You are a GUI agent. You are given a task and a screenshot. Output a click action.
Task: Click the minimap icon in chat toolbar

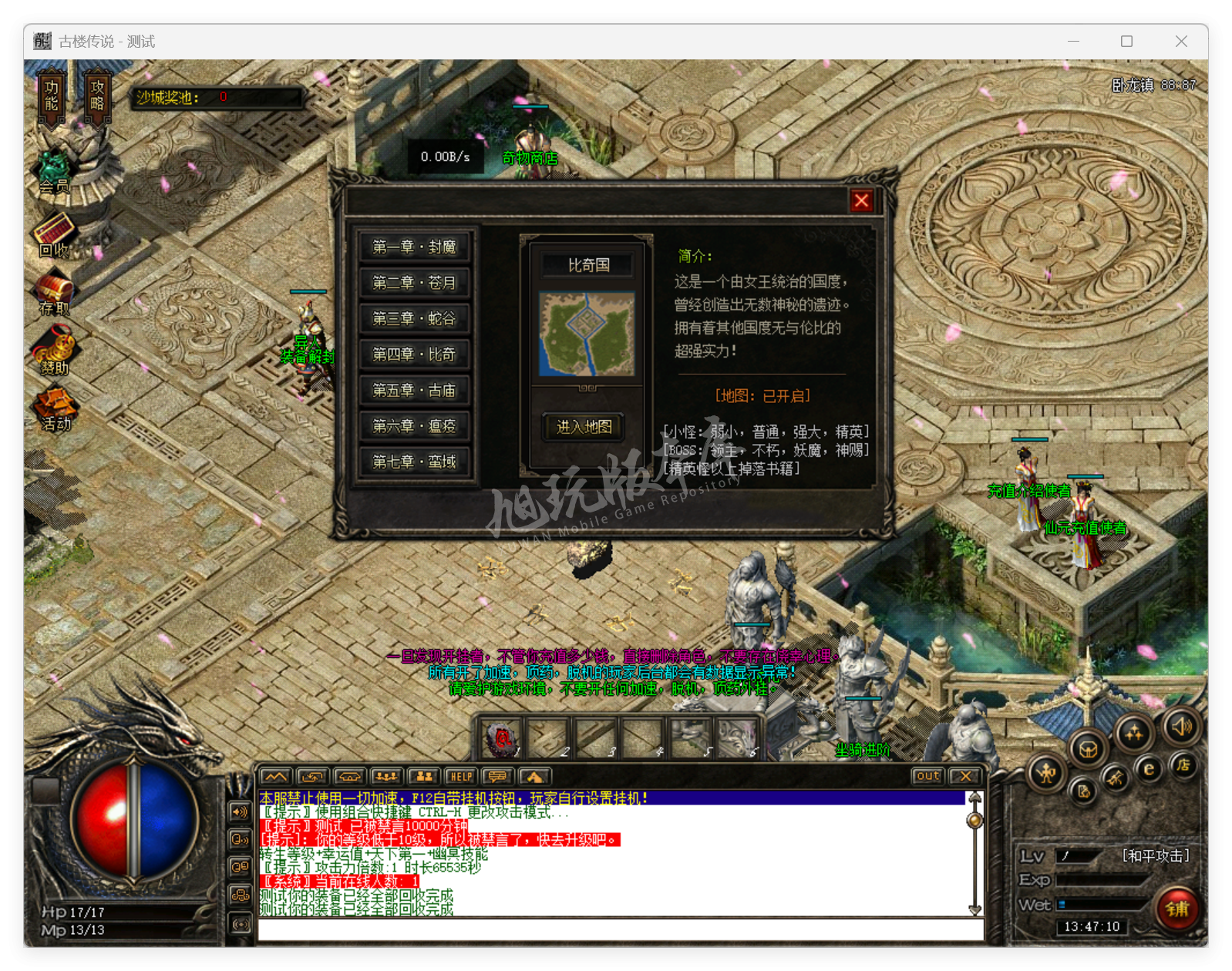(x=275, y=777)
